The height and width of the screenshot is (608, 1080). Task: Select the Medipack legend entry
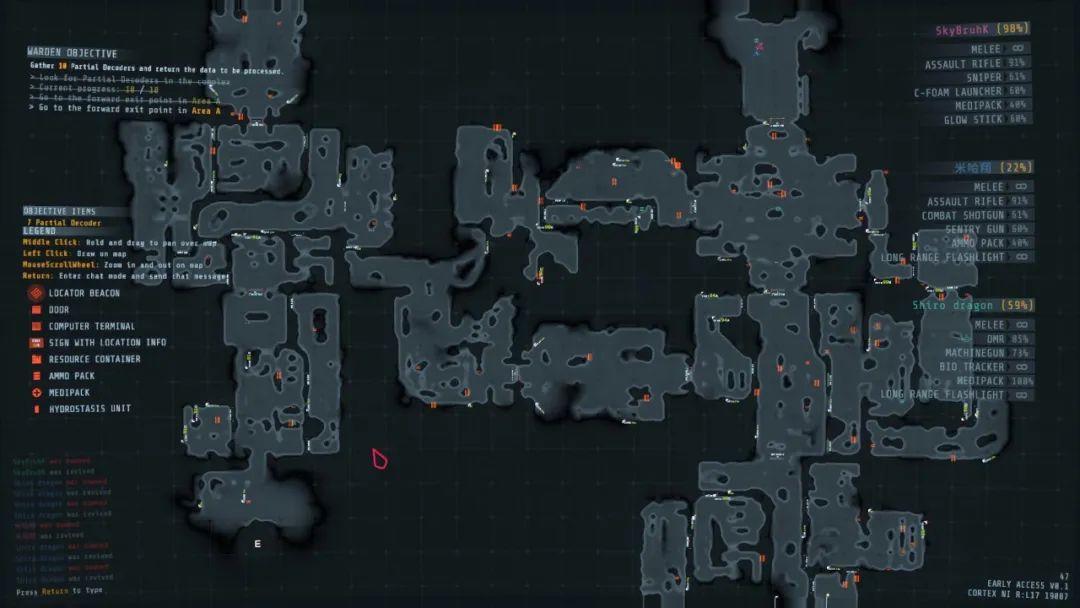[x=69, y=392]
